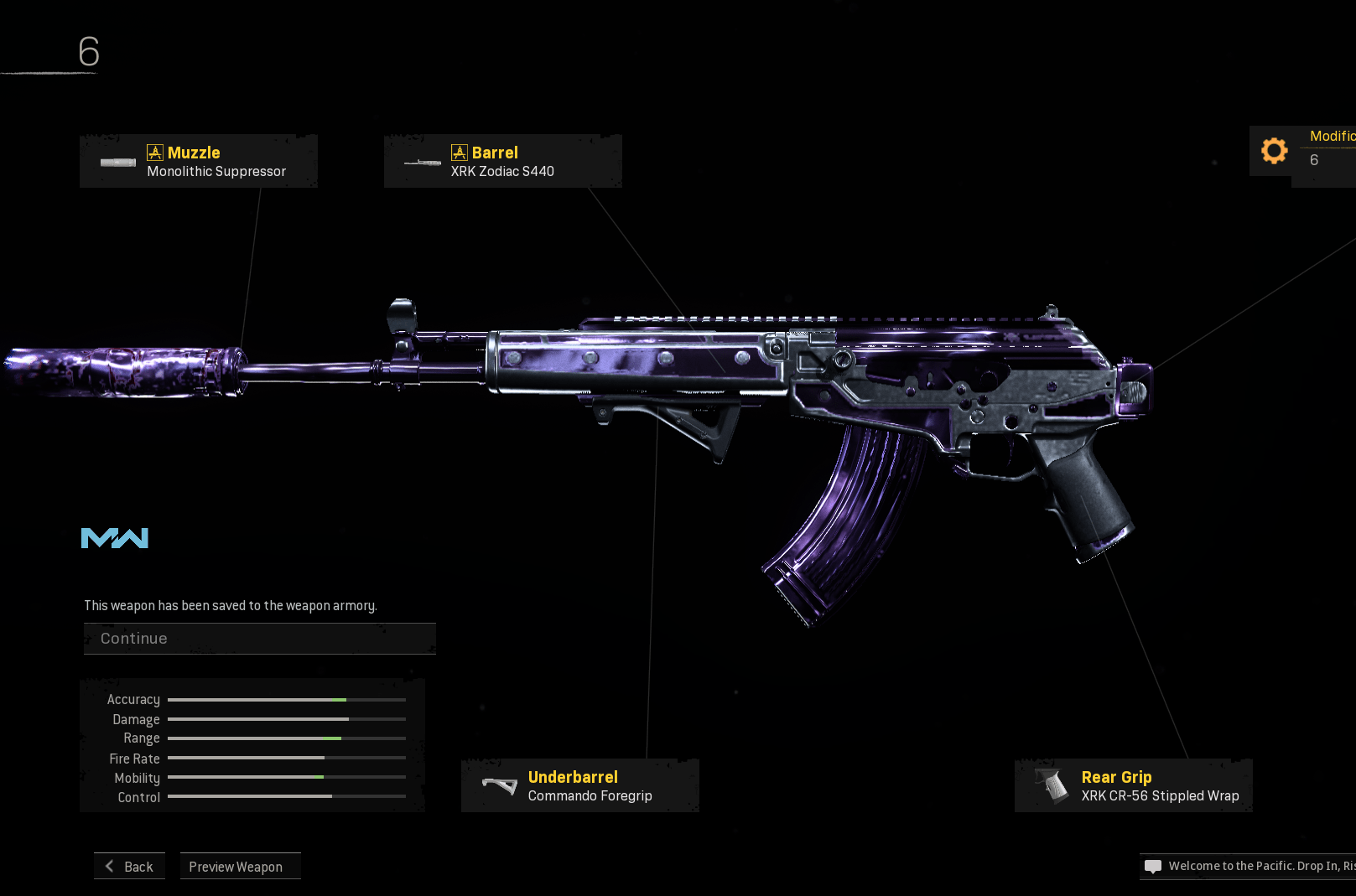Select the Rear Grip Stippled Wrap slot
1356x896 pixels.
coord(1133,786)
